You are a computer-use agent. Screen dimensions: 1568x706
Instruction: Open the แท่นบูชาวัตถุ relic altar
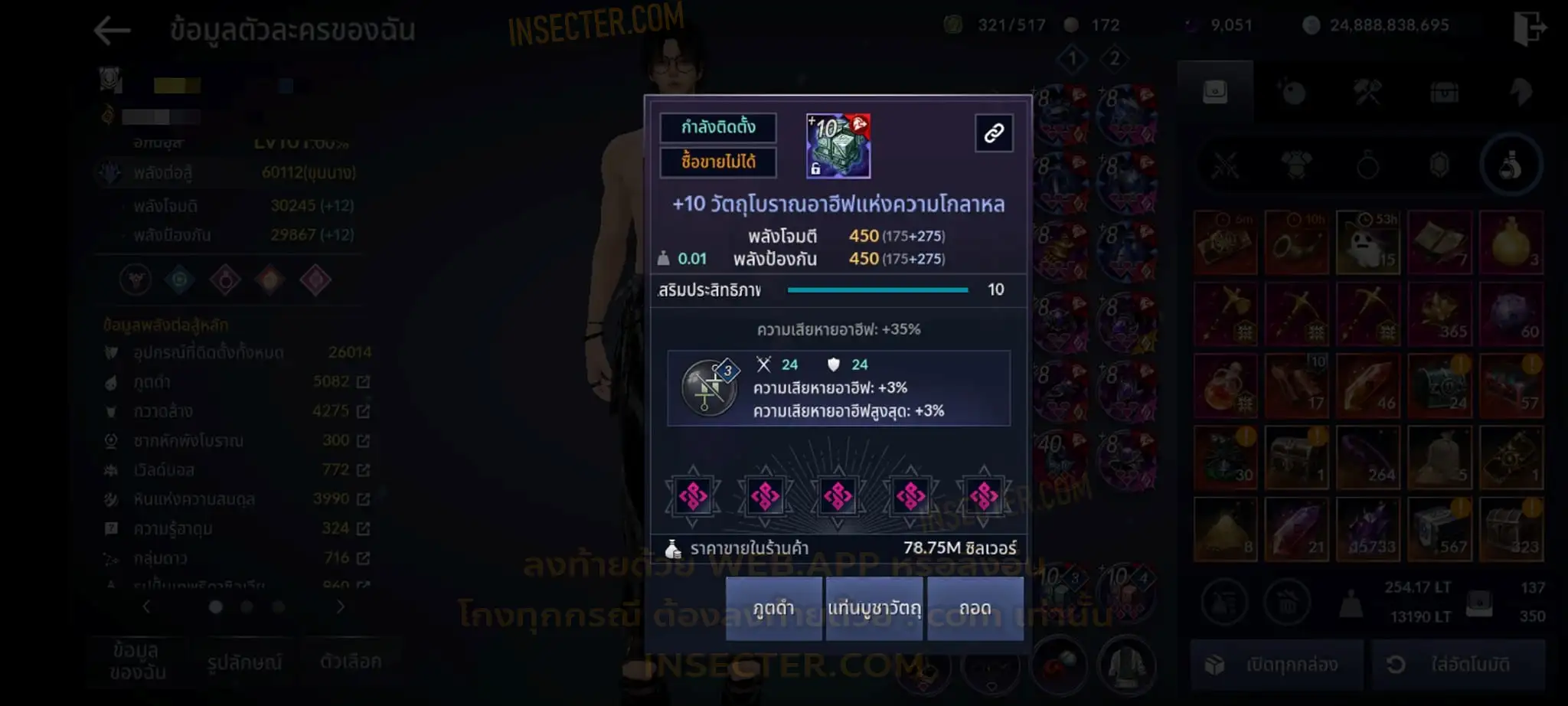tap(874, 609)
